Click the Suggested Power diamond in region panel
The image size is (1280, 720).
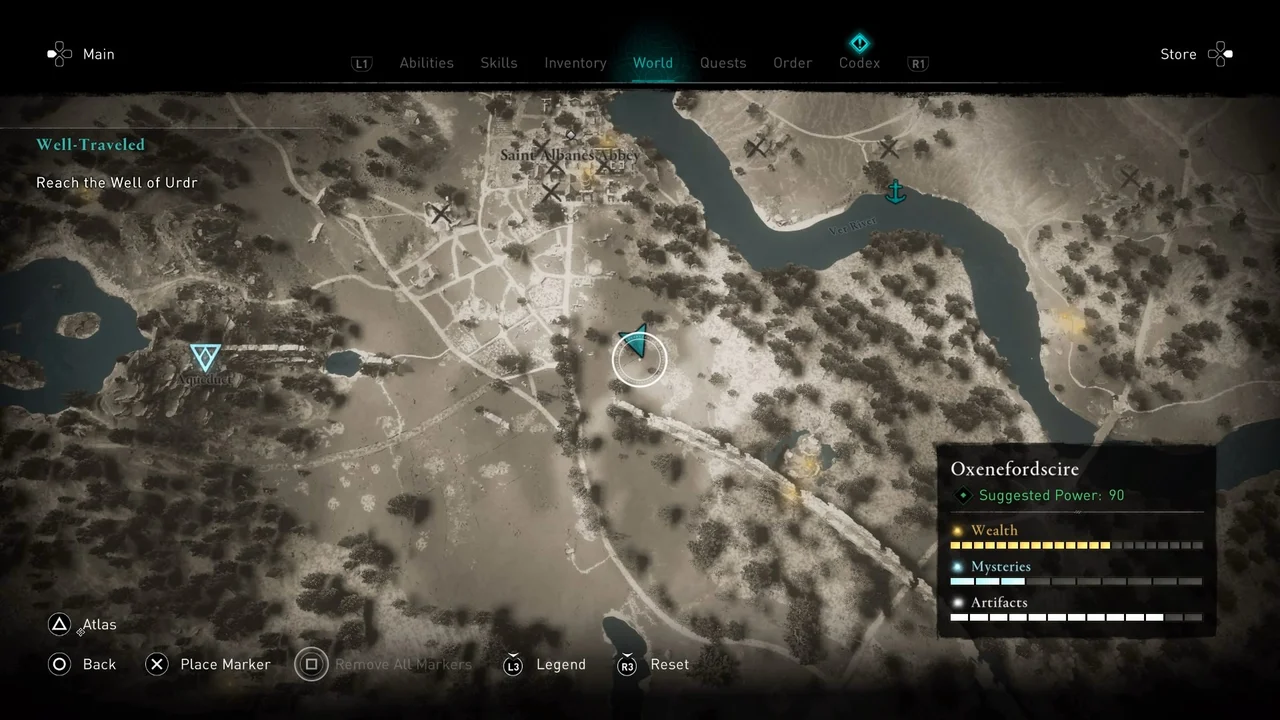coord(963,495)
